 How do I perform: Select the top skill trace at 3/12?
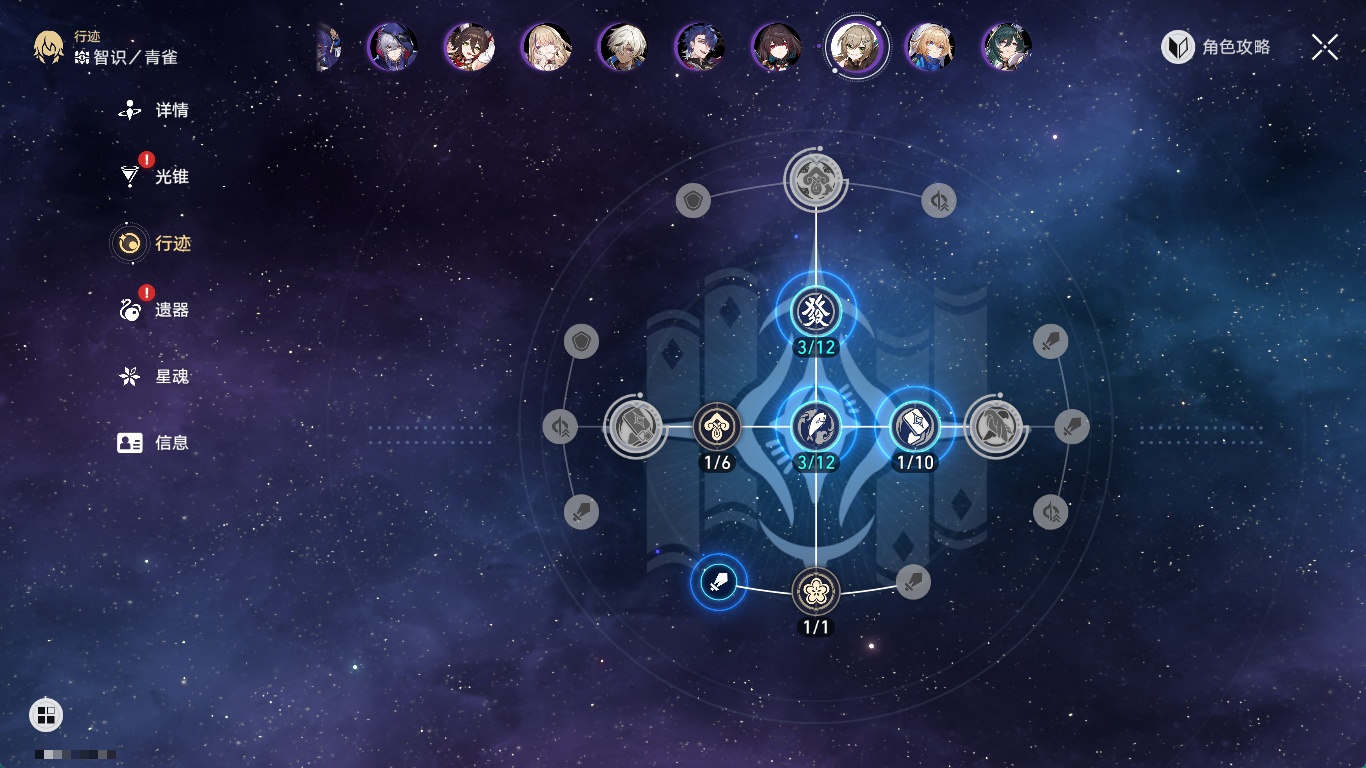coord(816,311)
